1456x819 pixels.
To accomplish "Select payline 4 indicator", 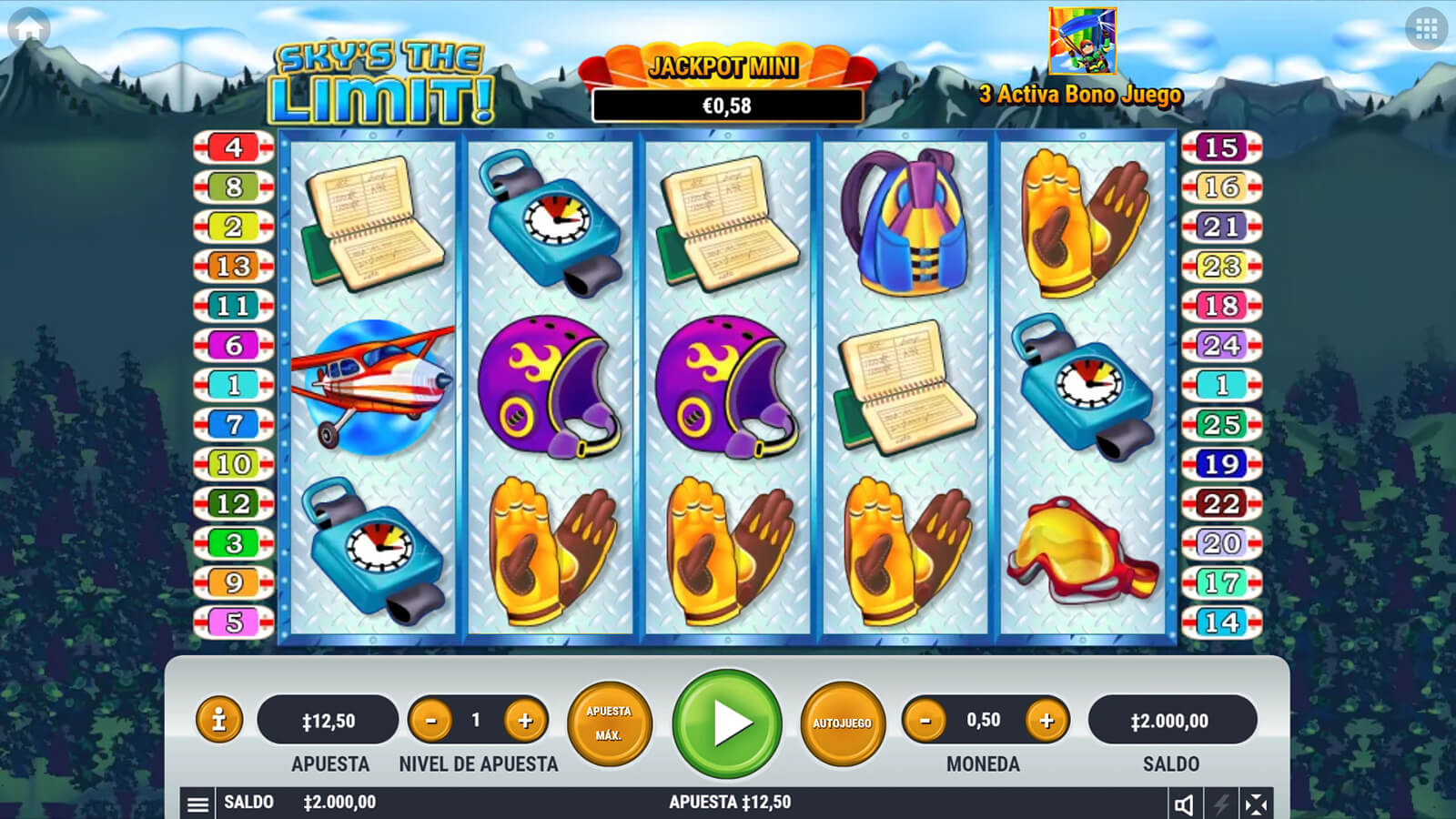I will (x=234, y=147).
